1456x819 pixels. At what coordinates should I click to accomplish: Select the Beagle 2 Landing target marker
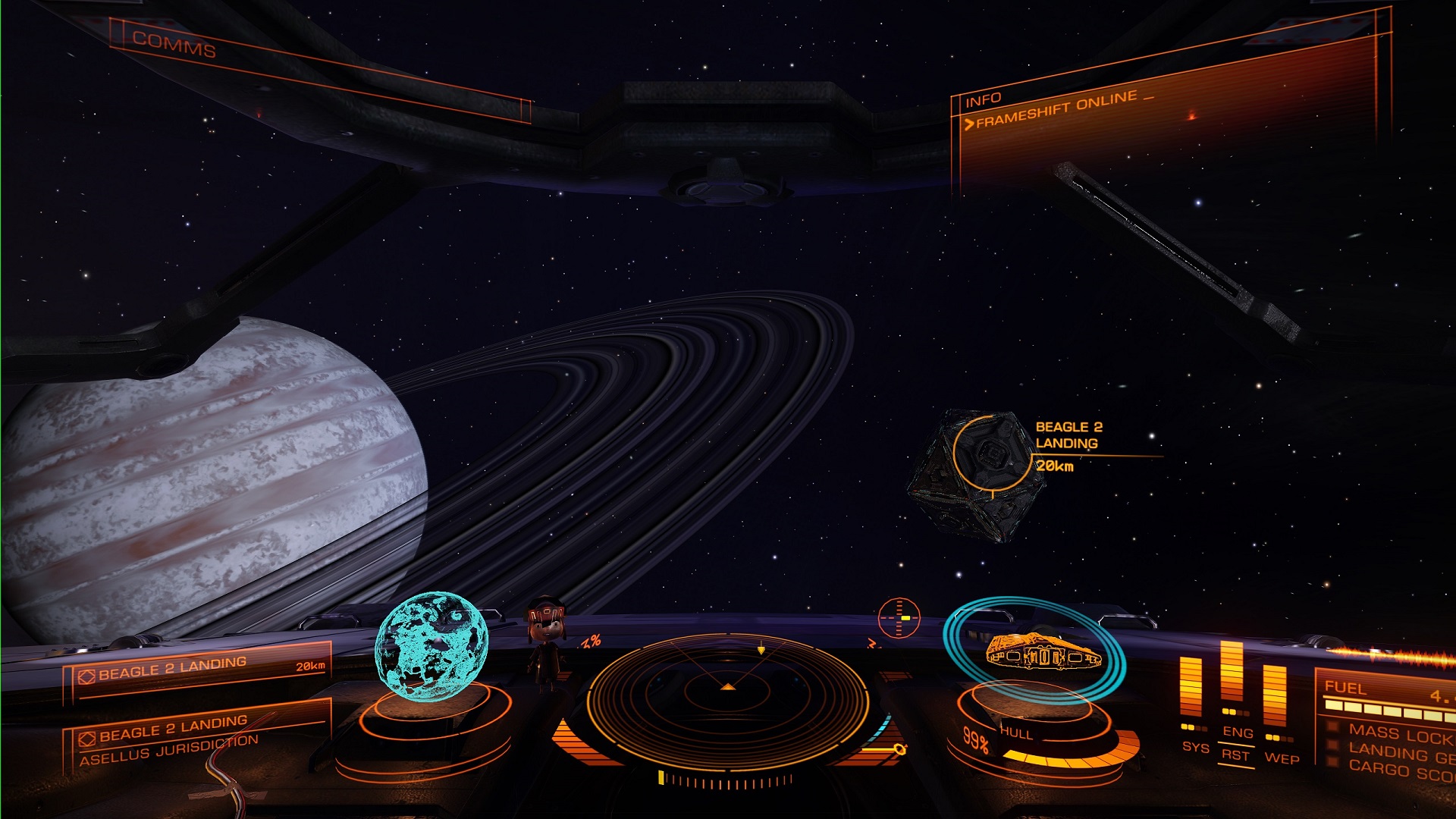[x=992, y=453]
